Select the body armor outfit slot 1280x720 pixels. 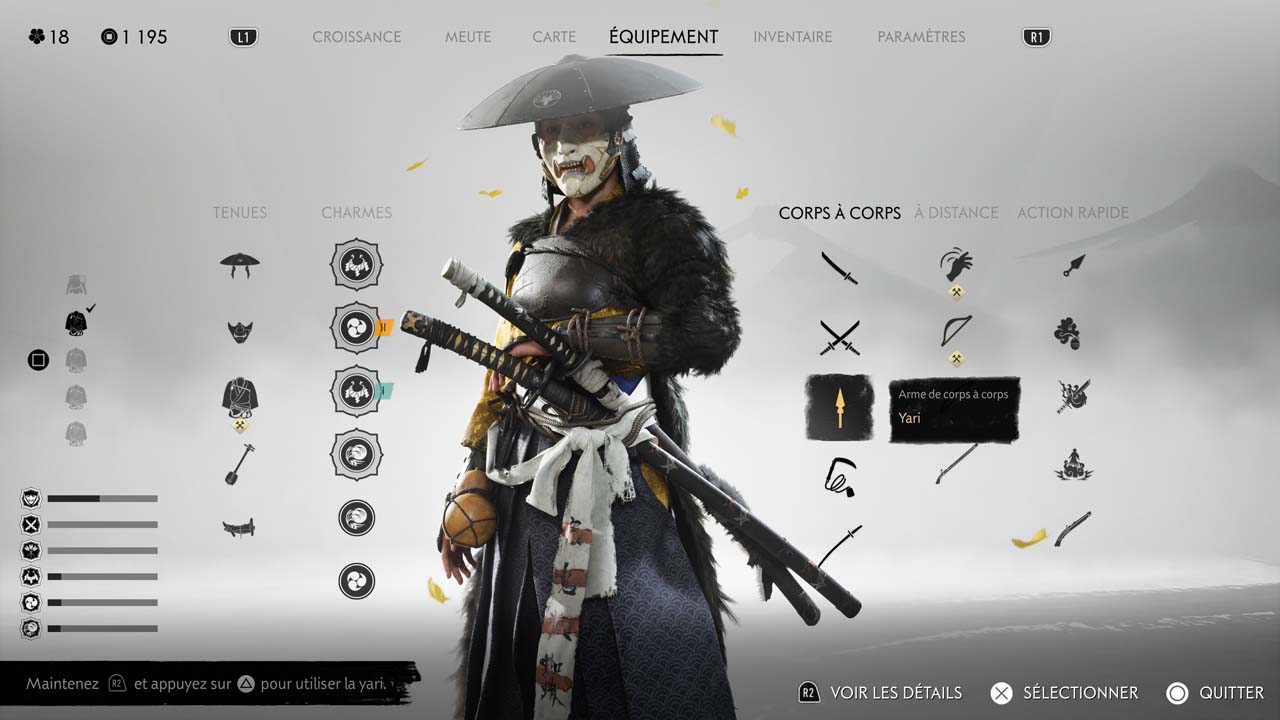tap(240, 397)
